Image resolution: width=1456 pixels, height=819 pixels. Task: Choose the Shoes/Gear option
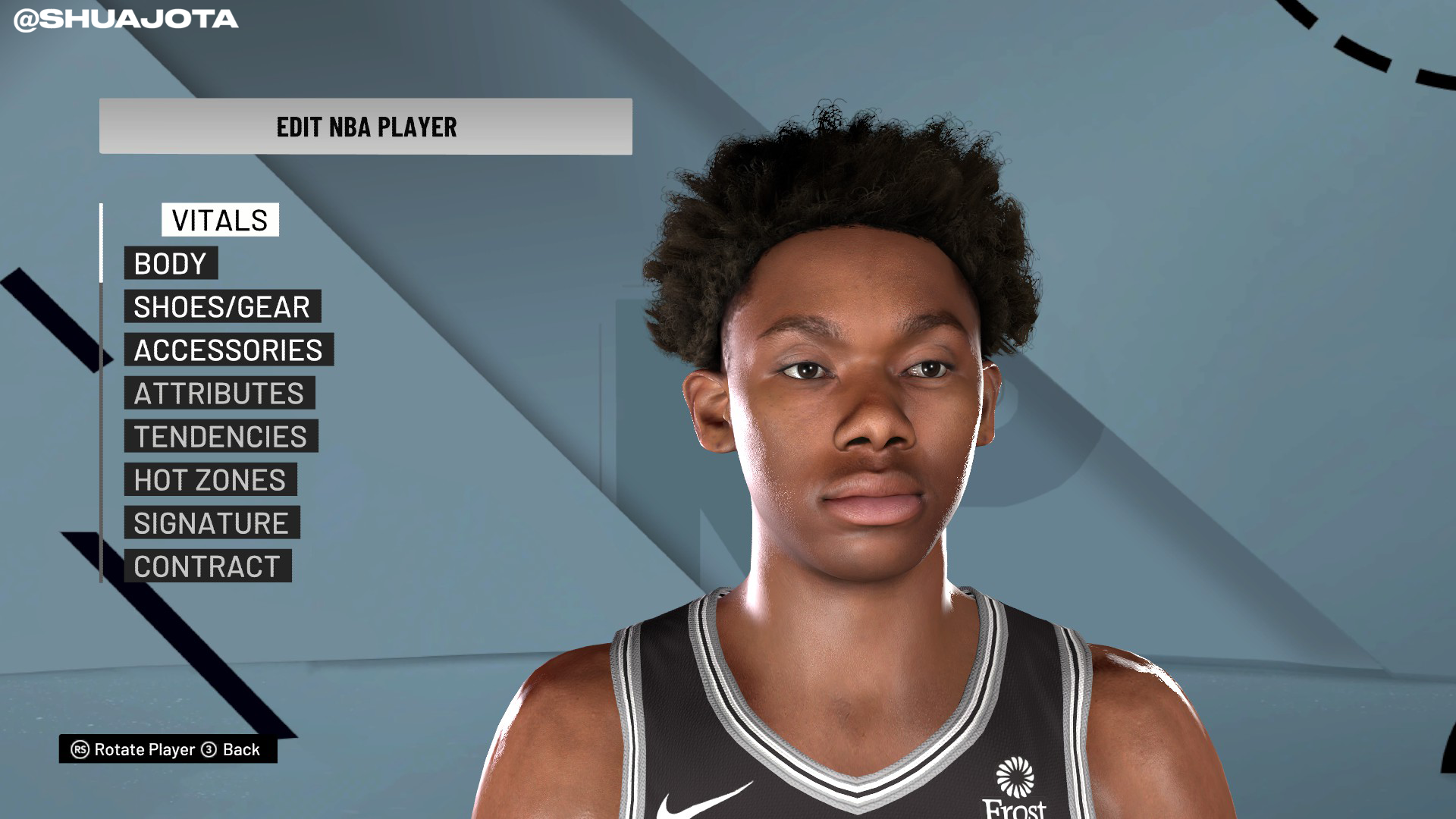pos(222,306)
